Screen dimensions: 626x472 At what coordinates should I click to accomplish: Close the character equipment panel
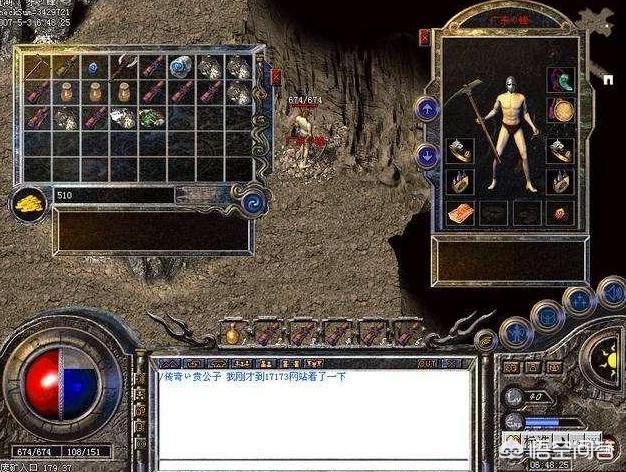point(424,37)
